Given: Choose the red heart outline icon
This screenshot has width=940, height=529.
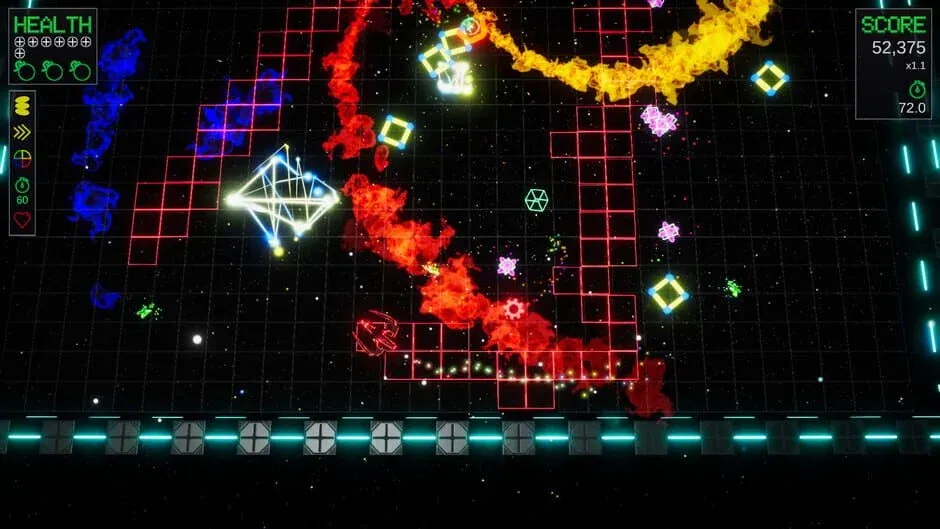Looking at the screenshot, I should tap(22, 219).
